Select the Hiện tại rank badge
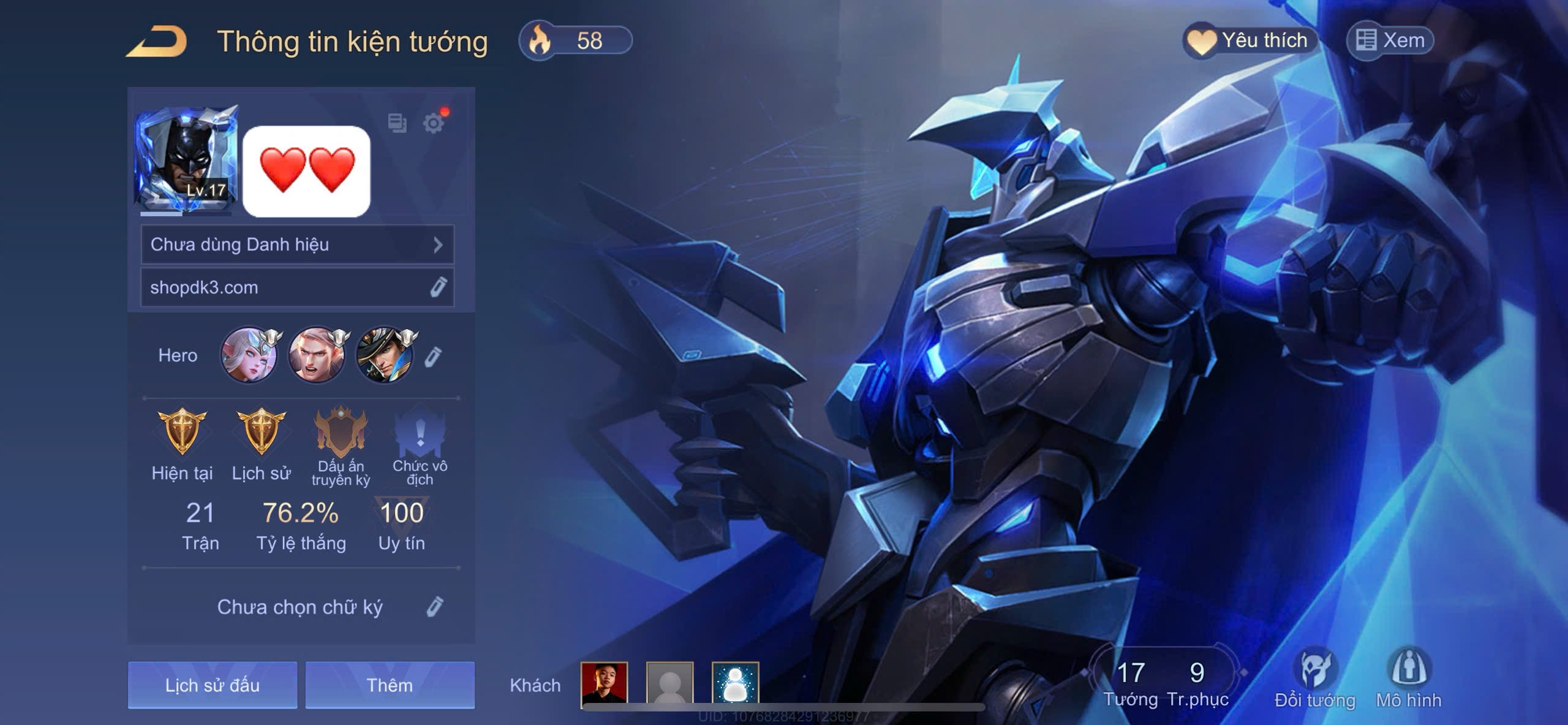 point(182,431)
